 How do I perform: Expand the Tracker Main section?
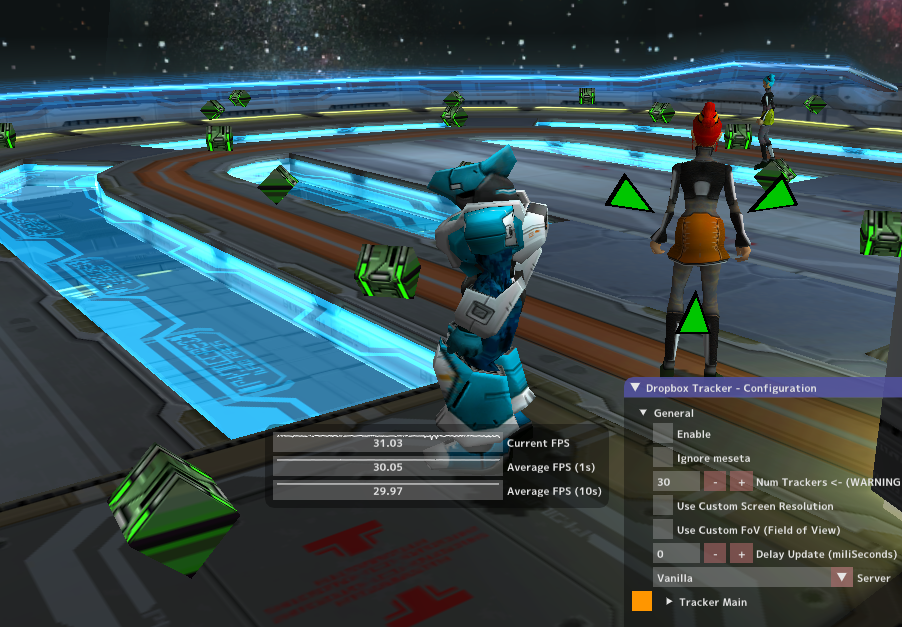click(670, 602)
